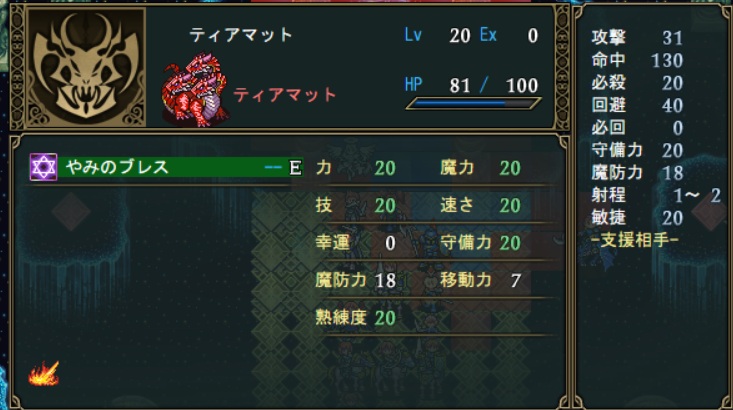Select the flame skill icon
This screenshot has width=733, height=410.
pyautogui.click(x=43, y=376)
